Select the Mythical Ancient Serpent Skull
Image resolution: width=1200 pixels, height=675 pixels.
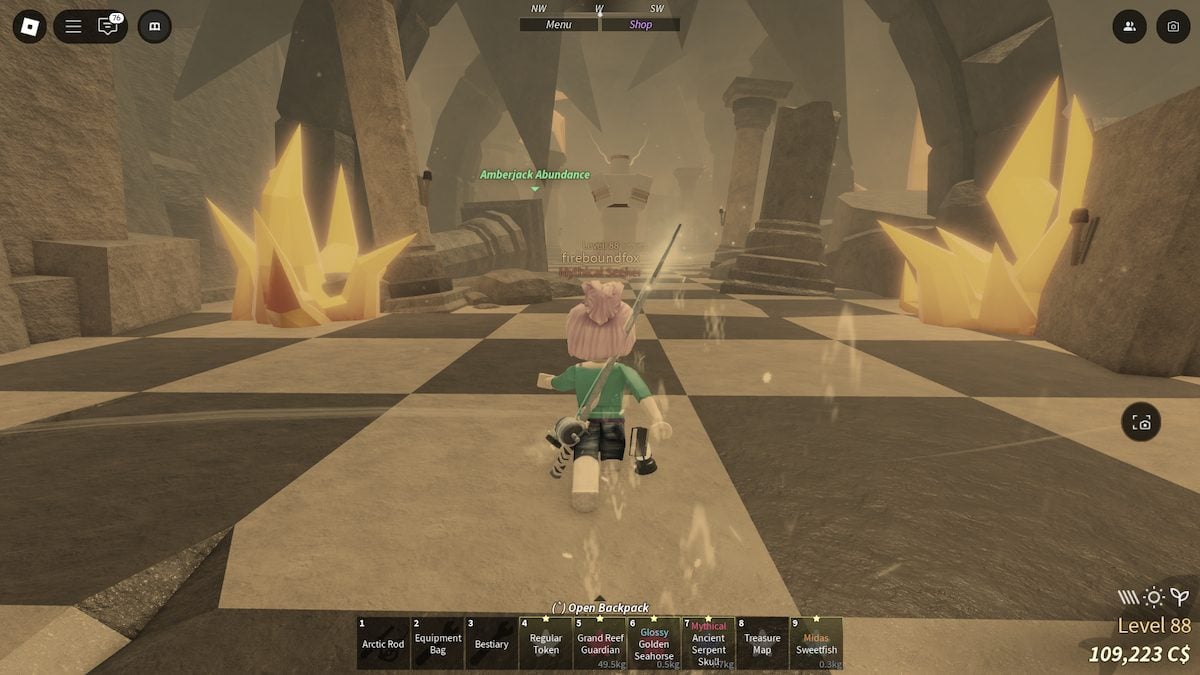(x=708, y=643)
